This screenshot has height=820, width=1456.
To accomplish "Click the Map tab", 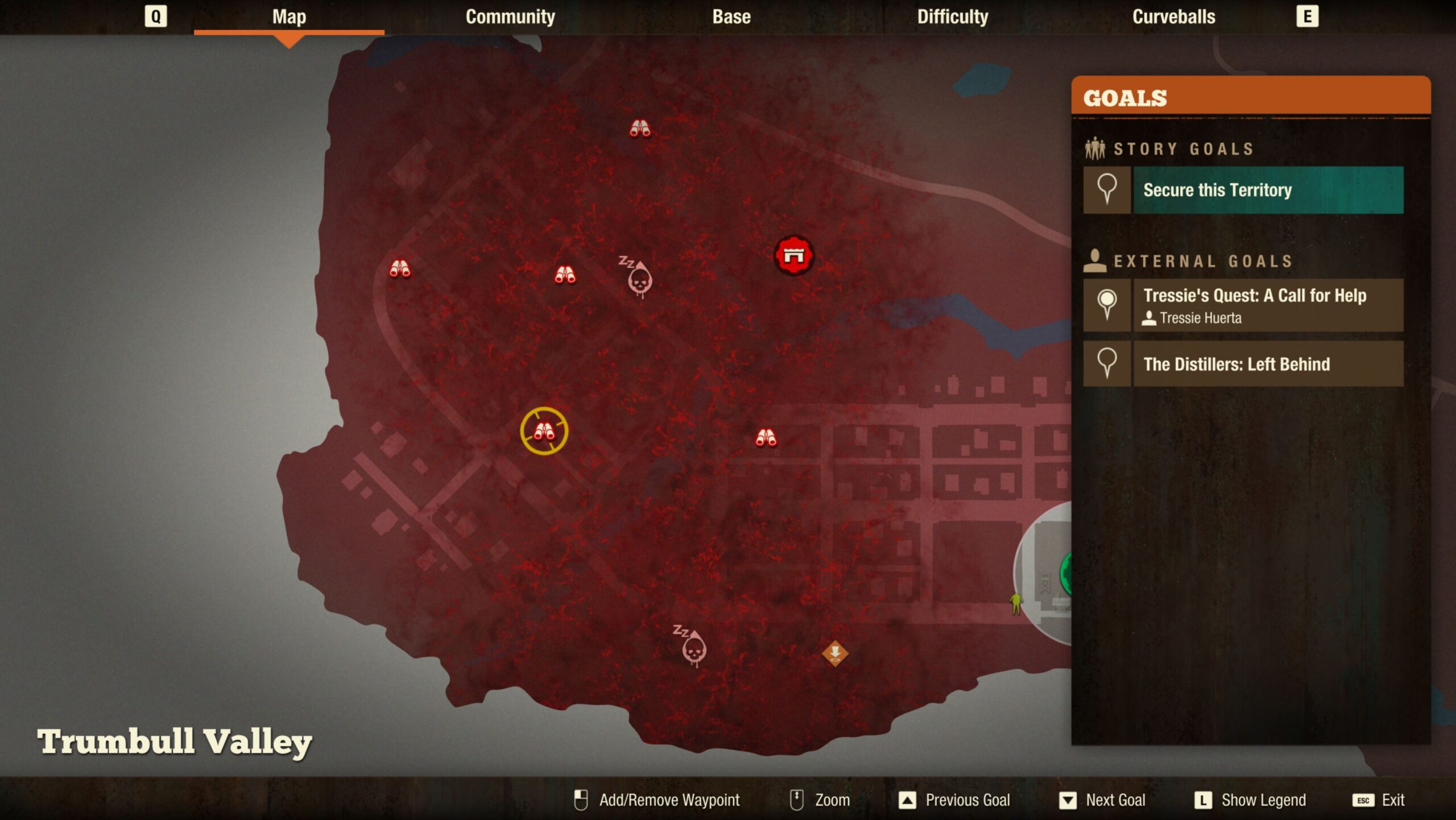I will [x=289, y=17].
